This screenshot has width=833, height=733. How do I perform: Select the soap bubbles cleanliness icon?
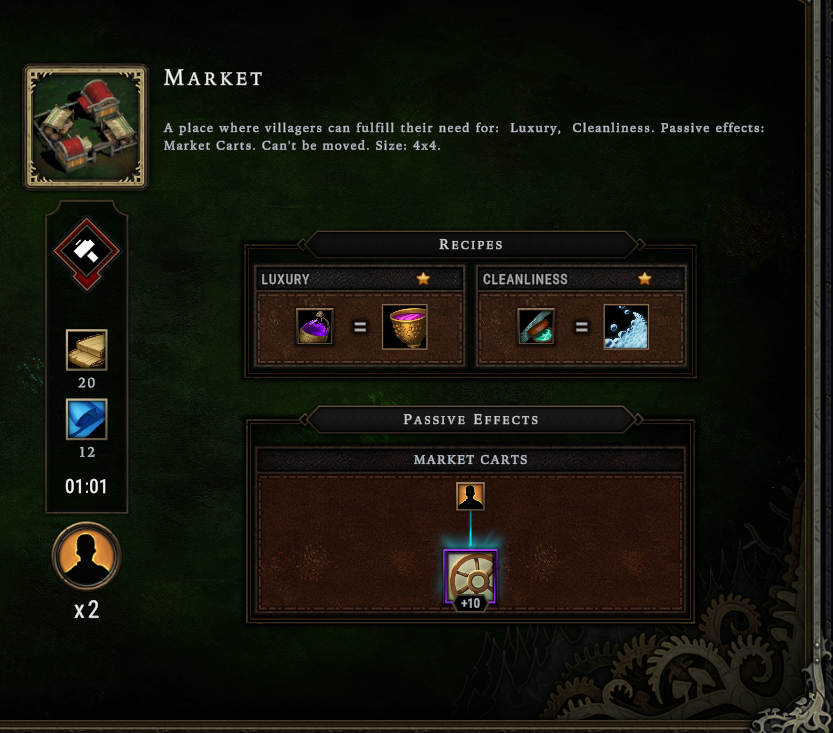coord(626,327)
